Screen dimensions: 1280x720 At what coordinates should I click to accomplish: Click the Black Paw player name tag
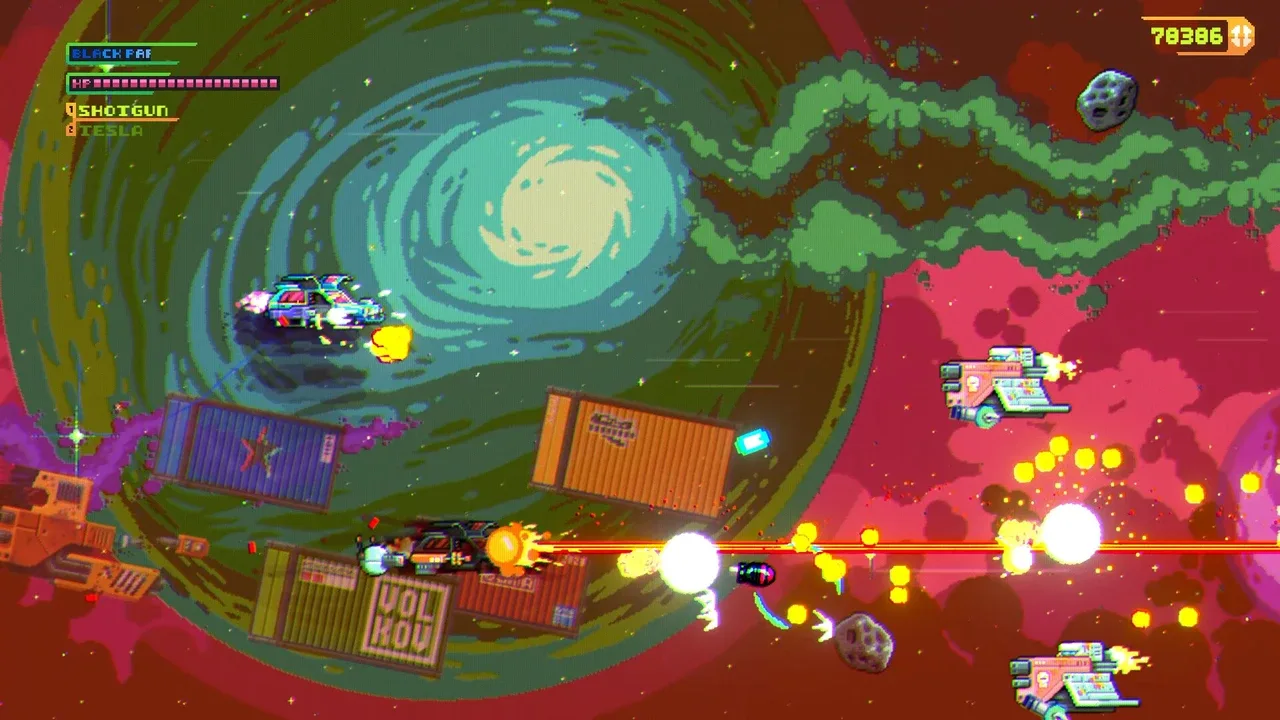[112, 53]
